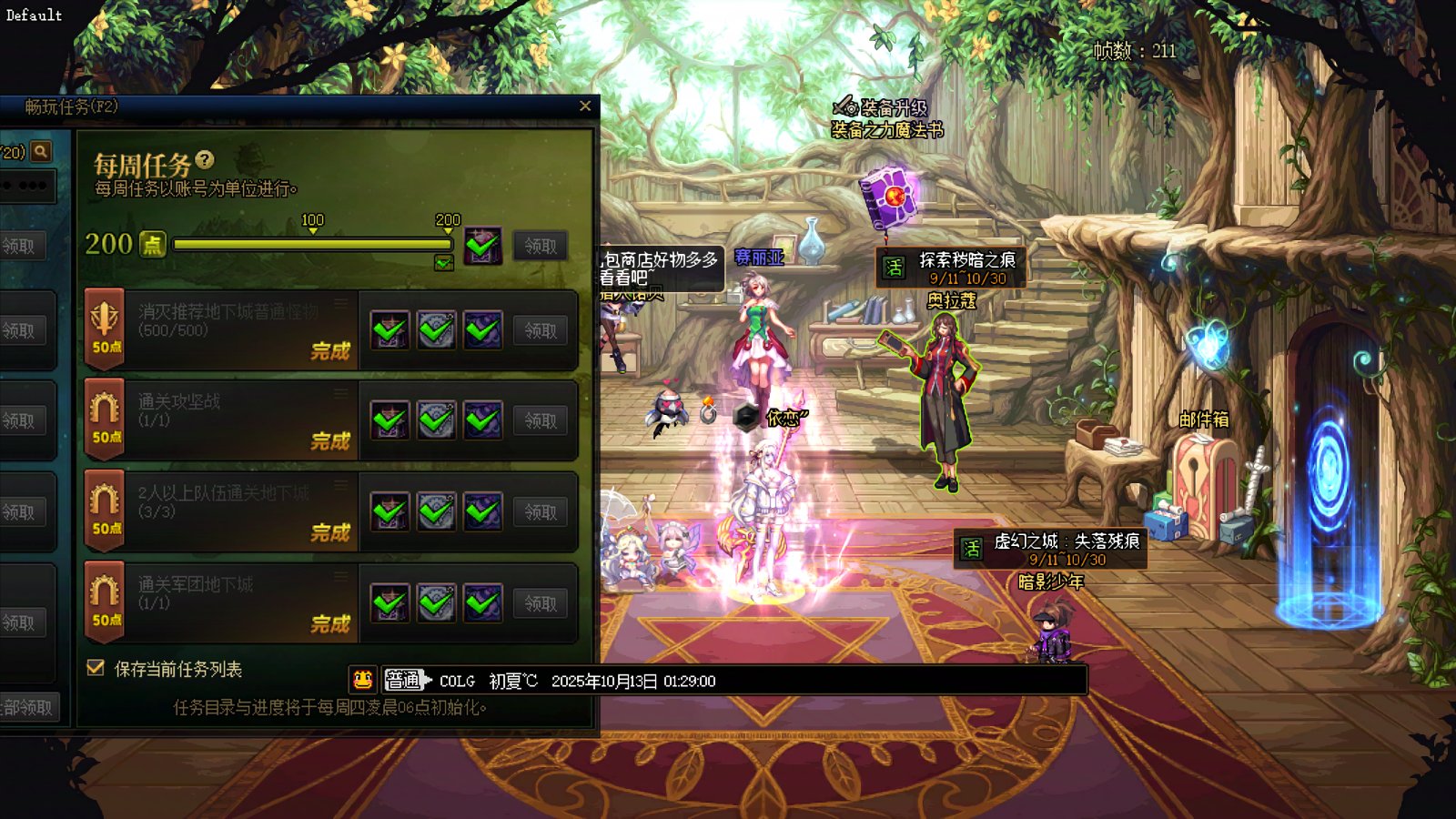Close the 畅玩任务 quest window
1456x819 pixels.
click(585, 106)
